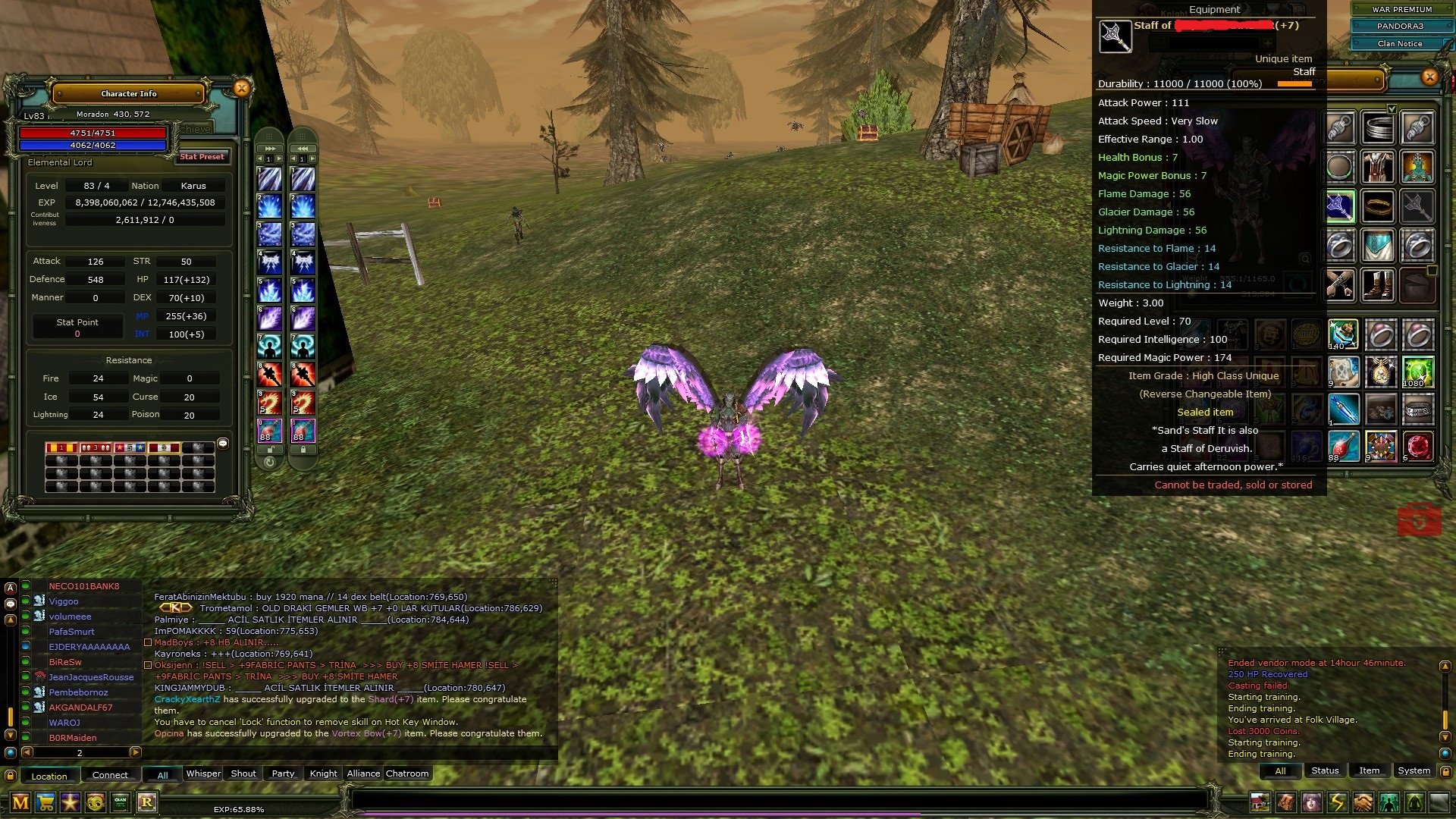Select the equipped staff weapon slot
Screen dimensions: 1456x819
coord(1340,206)
